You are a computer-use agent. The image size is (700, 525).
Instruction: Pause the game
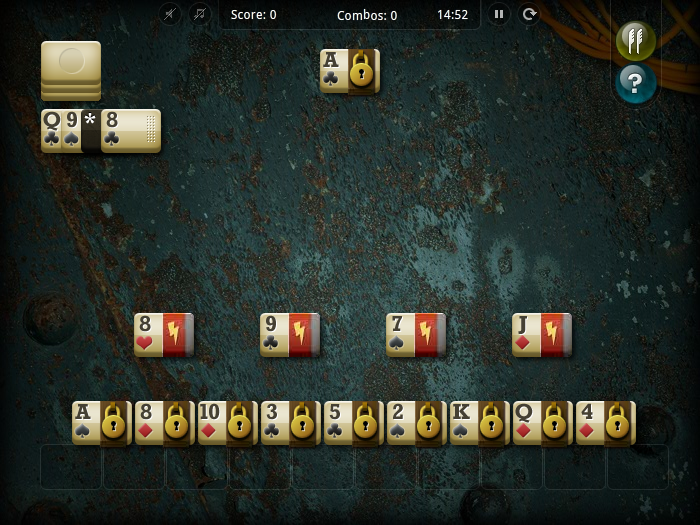tap(498, 15)
